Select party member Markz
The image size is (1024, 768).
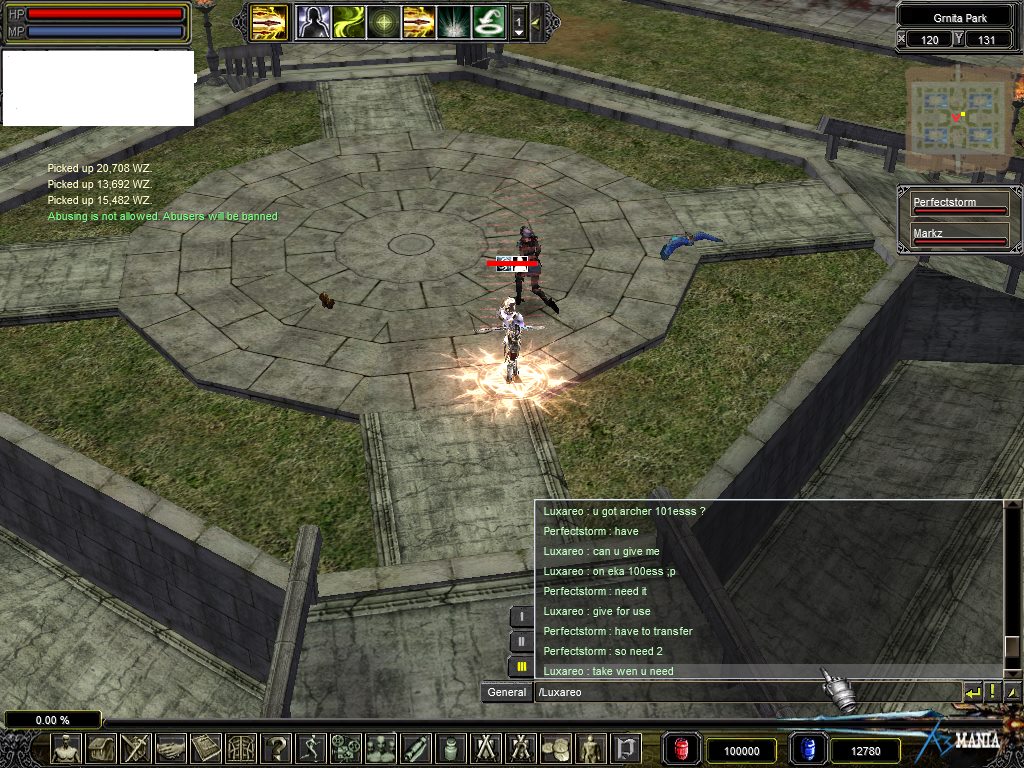(958, 237)
